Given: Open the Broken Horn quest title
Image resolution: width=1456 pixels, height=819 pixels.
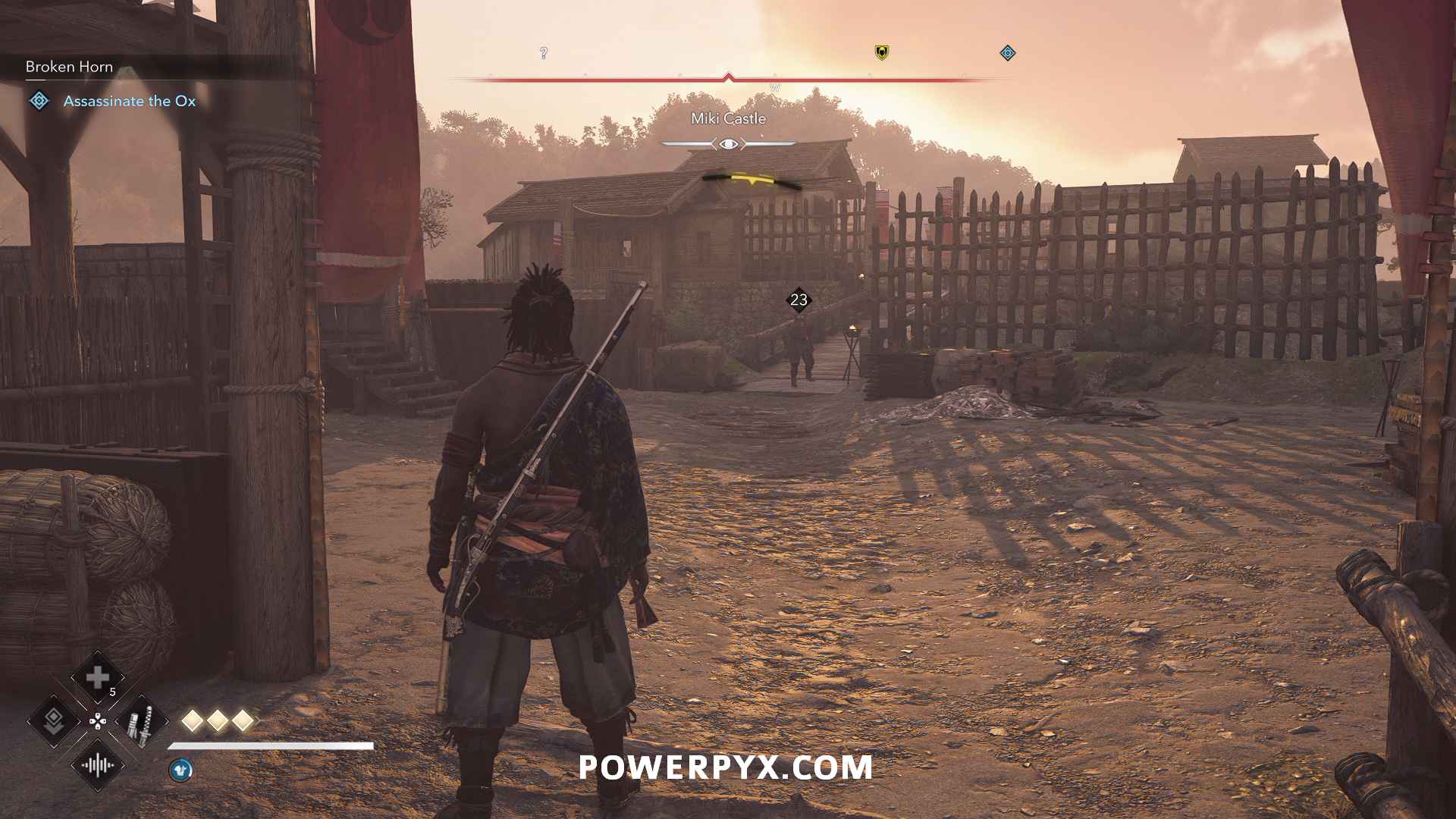Looking at the screenshot, I should point(69,67).
